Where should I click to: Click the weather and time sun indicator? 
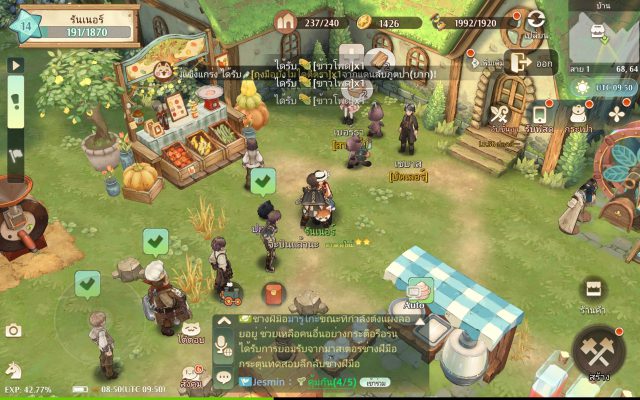coord(582,88)
